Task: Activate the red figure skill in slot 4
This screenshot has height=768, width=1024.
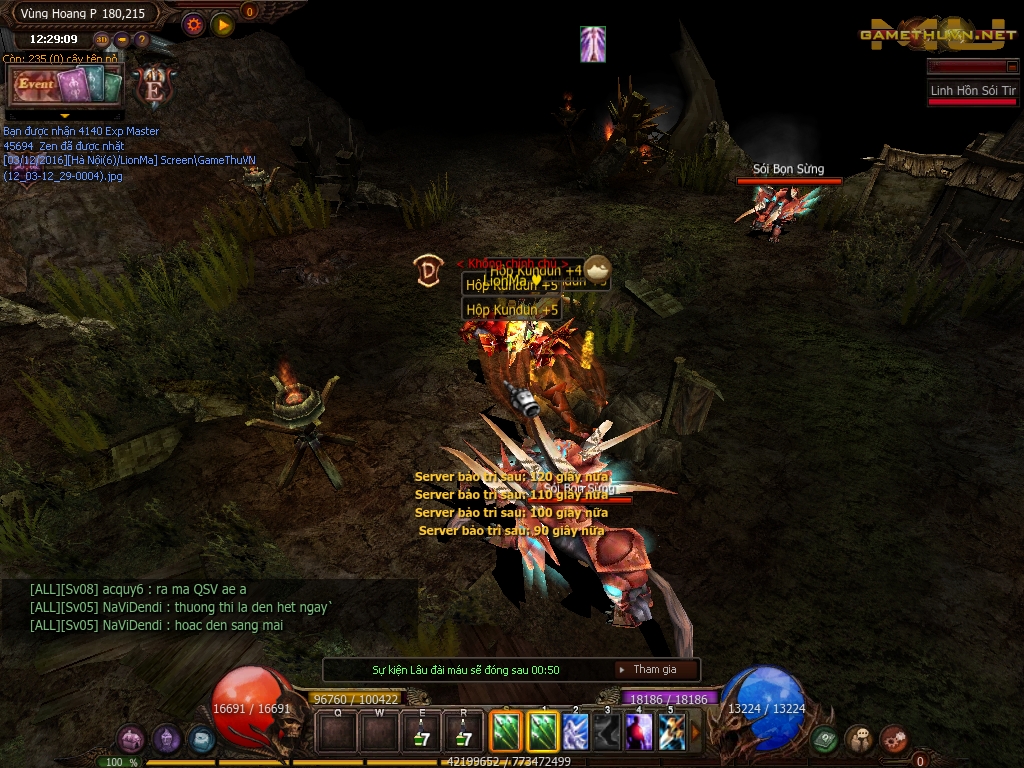Action: (639, 732)
